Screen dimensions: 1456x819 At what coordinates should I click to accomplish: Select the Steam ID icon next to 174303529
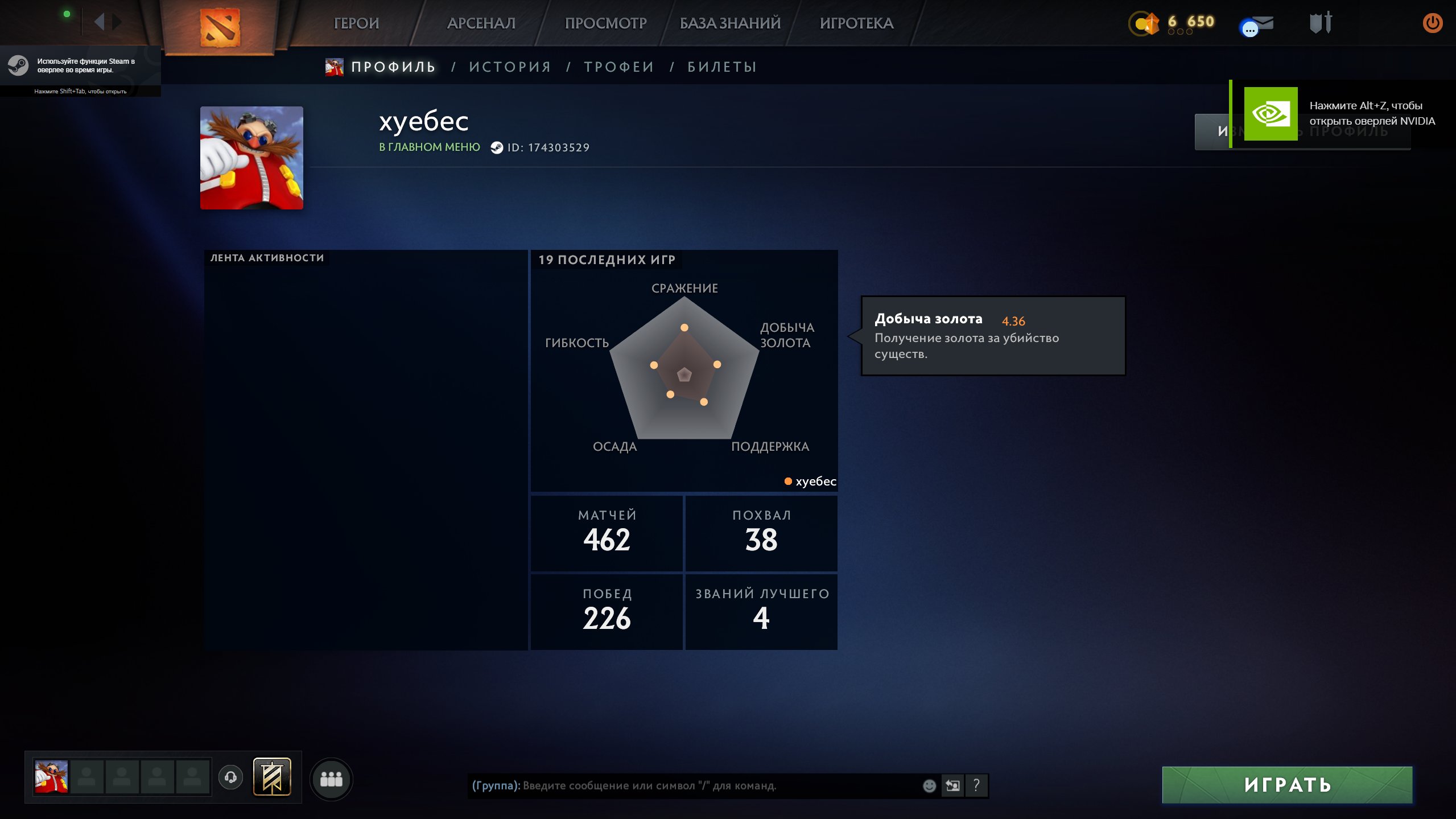click(496, 147)
